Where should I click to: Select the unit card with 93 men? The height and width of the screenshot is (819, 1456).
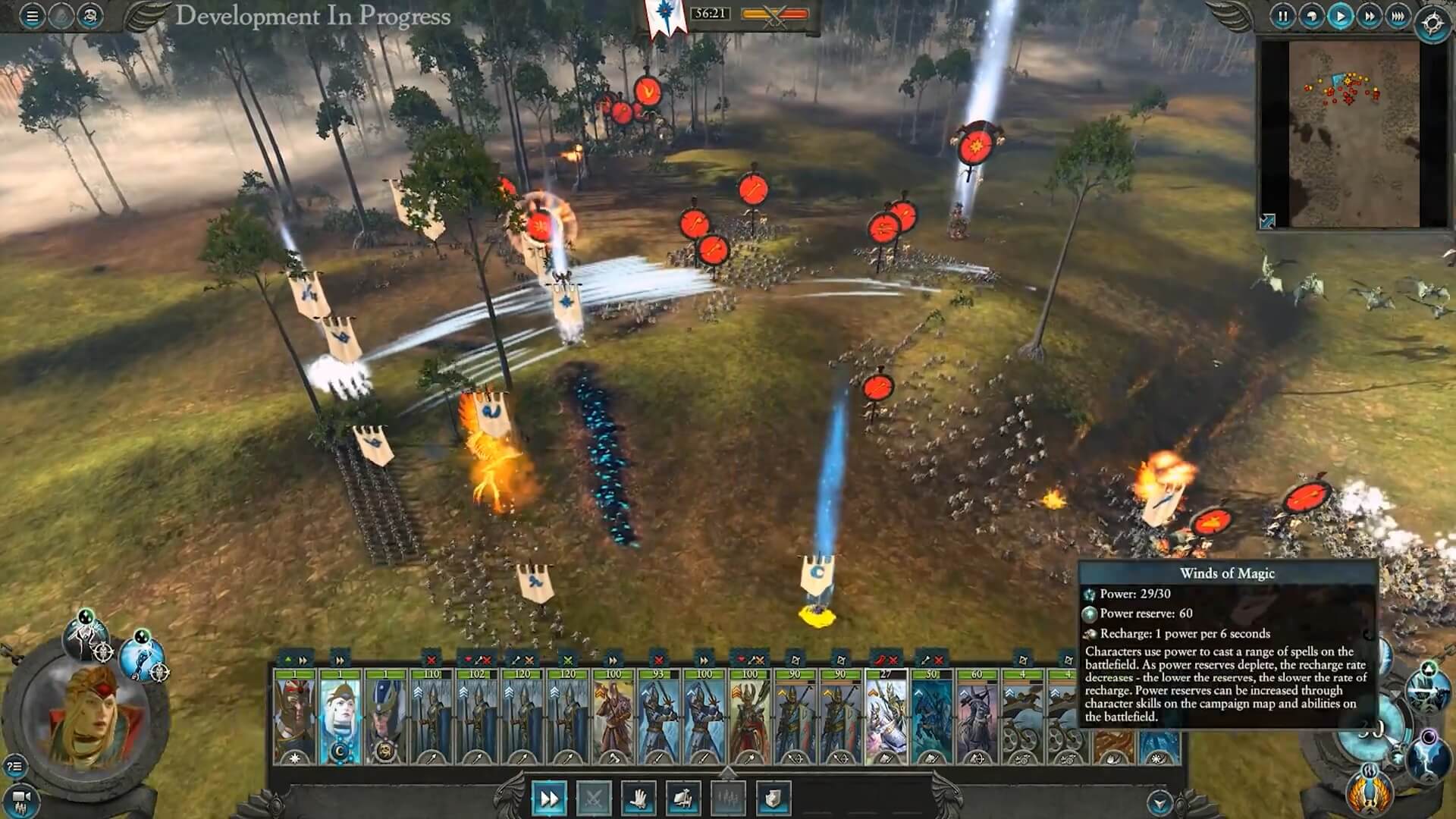[x=658, y=717]
